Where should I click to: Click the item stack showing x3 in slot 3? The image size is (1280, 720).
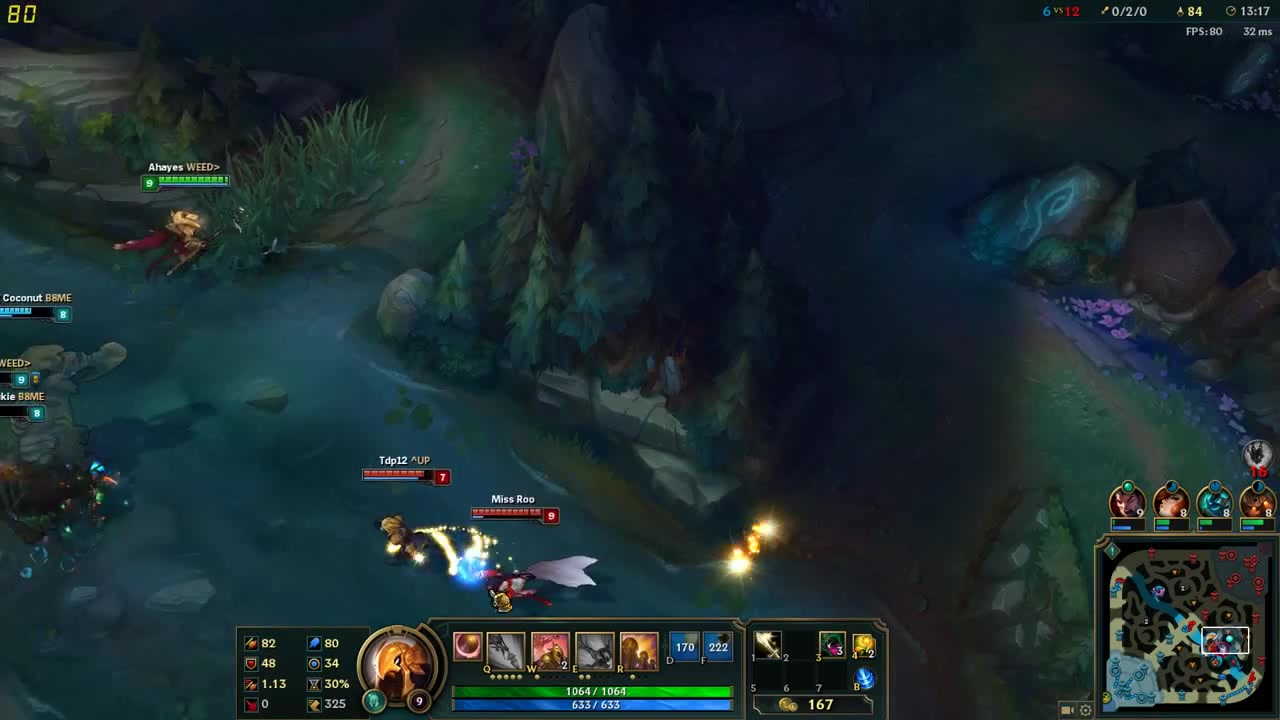pos(831,643)
